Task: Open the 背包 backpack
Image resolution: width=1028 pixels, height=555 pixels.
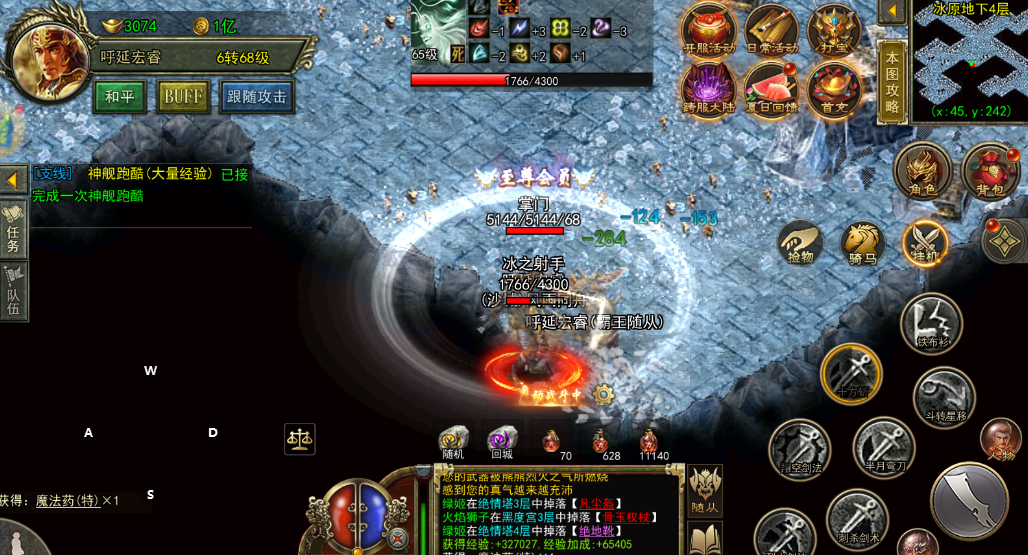Action: coord(990,170)
